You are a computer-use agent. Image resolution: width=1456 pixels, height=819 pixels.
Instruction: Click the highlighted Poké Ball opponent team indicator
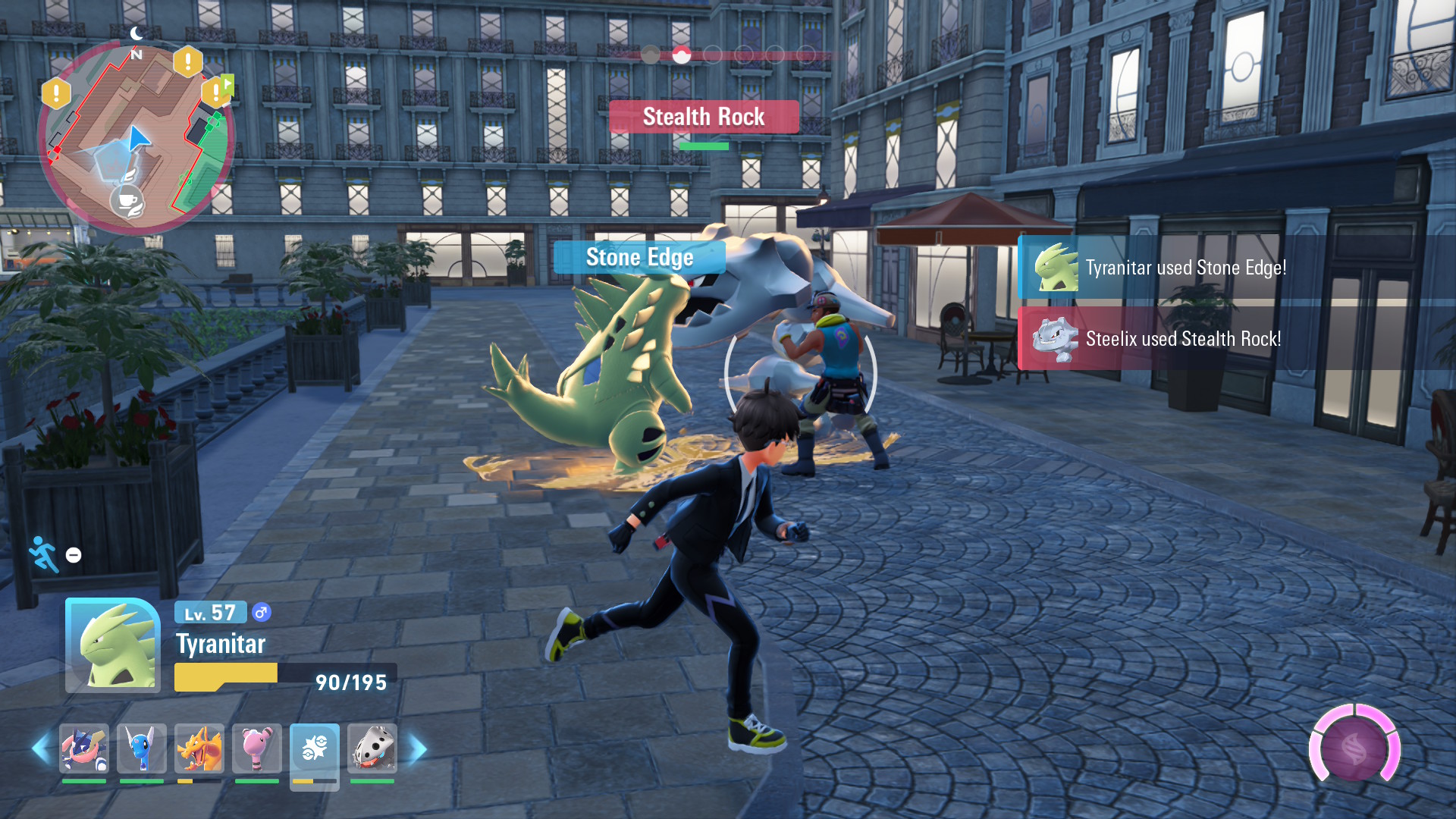pos(682,55)
